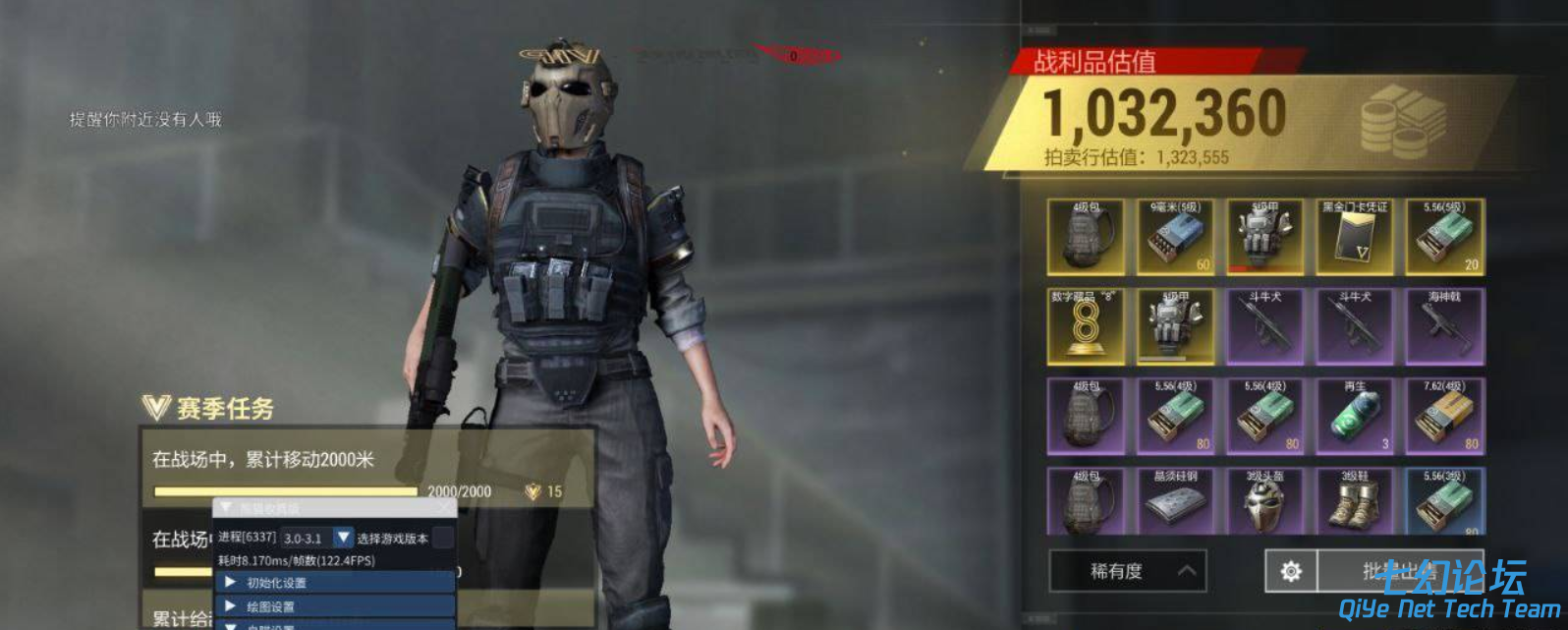This screenshot has height=630, width=1568.
Task: Choose the 7.62(4级) ammo box
Action: (x=1444, y=417)
